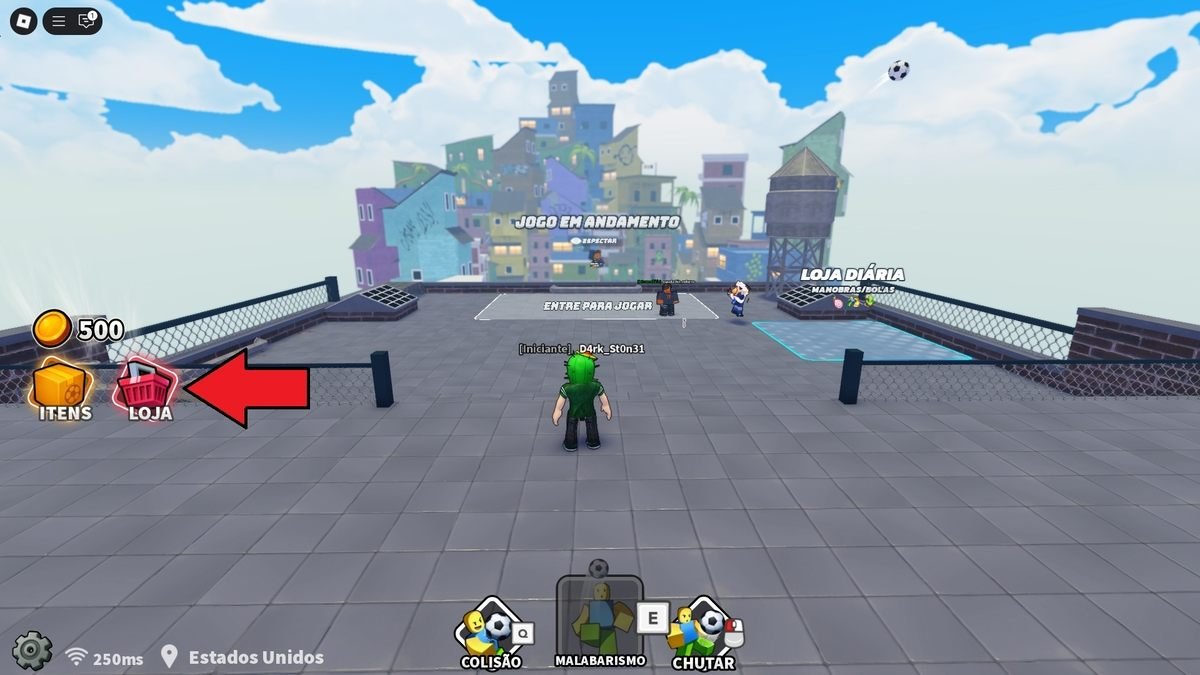Open the Roblox menu logo button
Image resolution: width=1200 pixels, height=675 pixels.
coord(21,20)
